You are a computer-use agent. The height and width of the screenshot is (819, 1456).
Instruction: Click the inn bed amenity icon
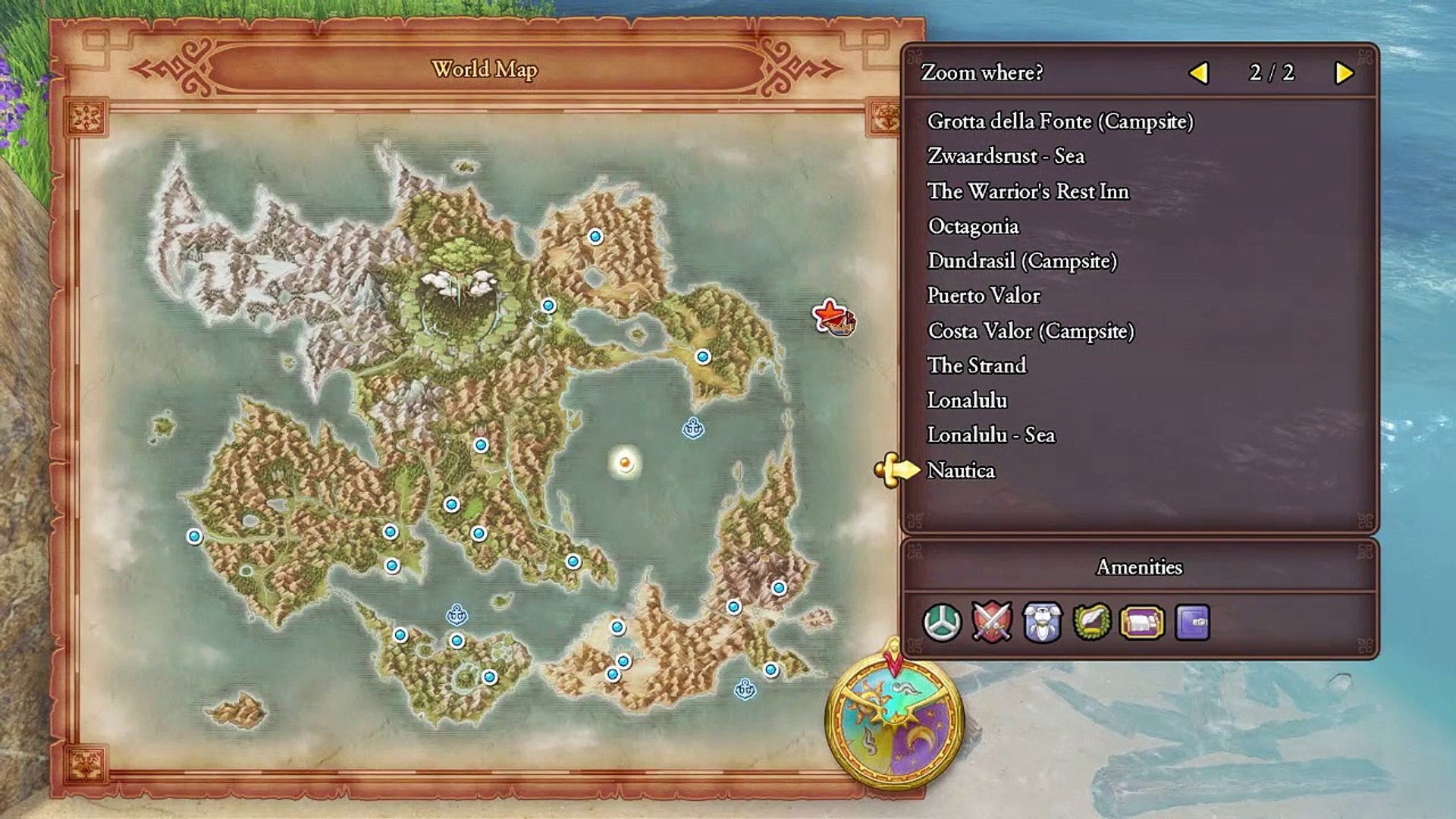point(1142,623)
